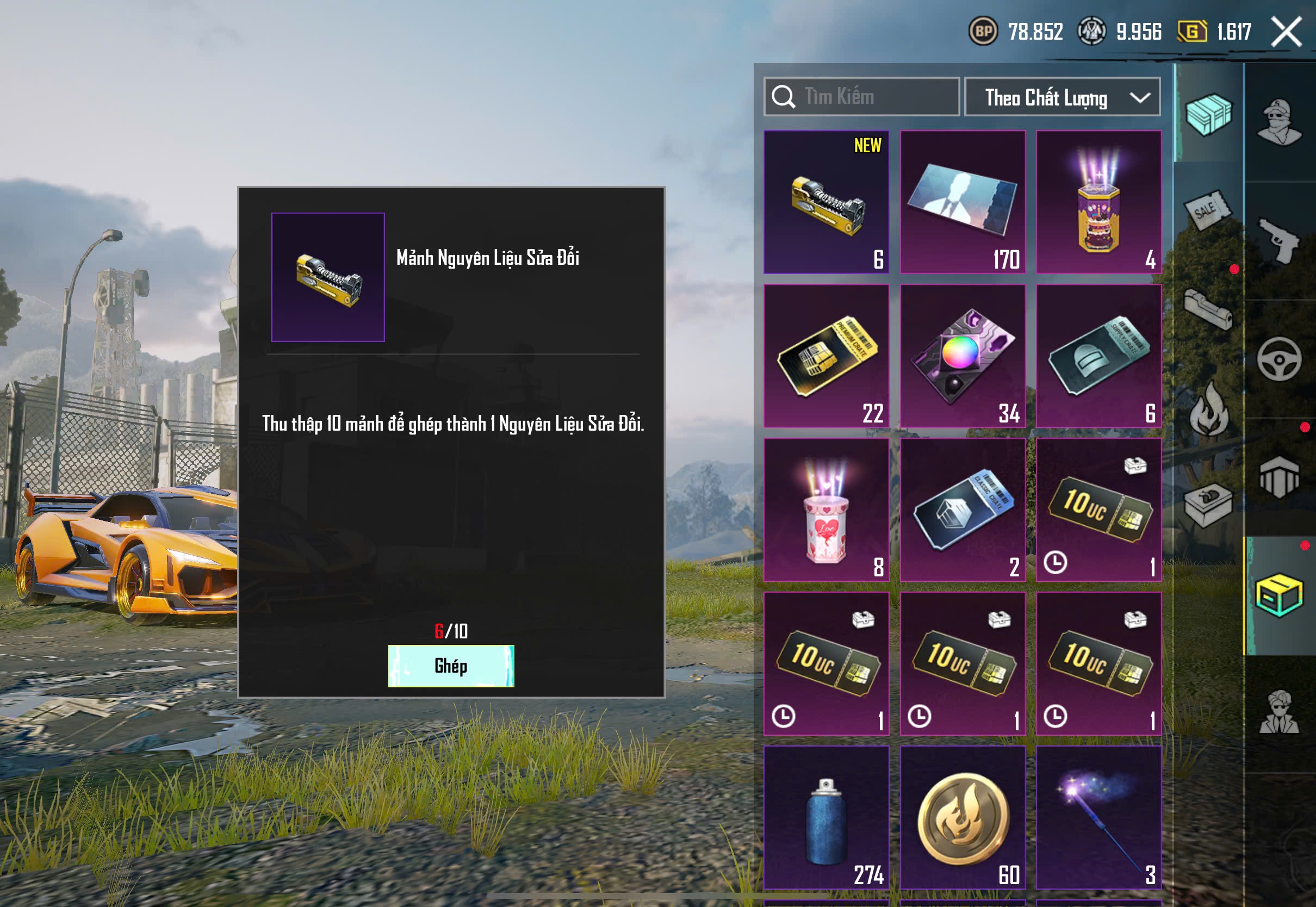Select the NEW modification material shard slot
The image size is (1316, 907).
pos(825,202)
